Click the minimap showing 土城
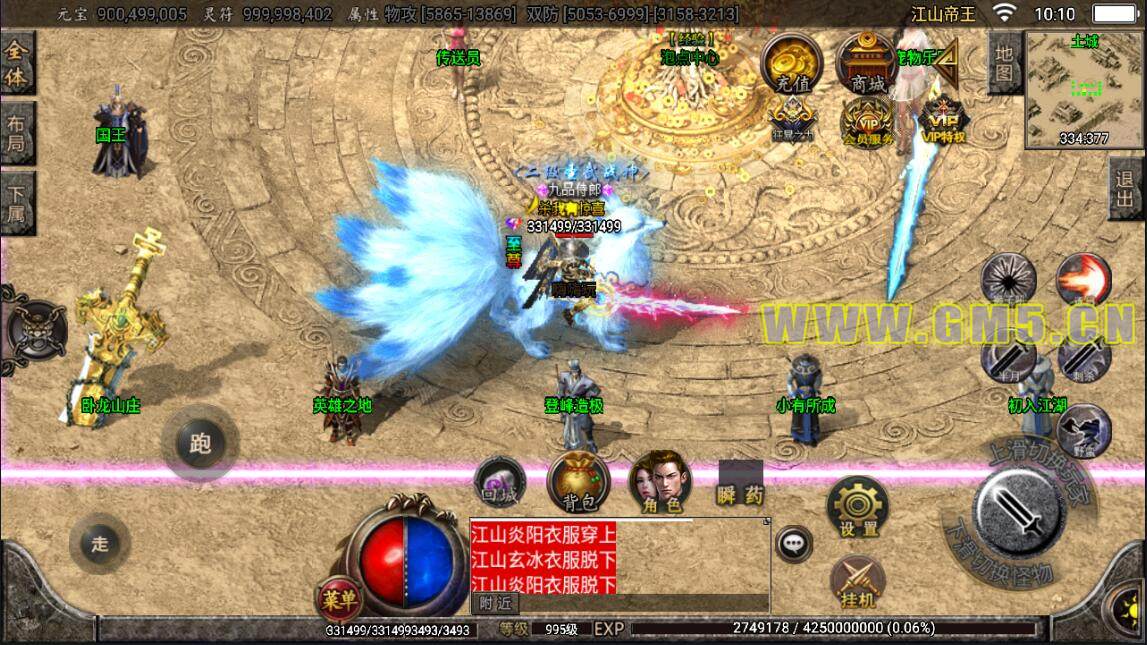Viewport: 1147px width, 645px height. (1084, 88)
